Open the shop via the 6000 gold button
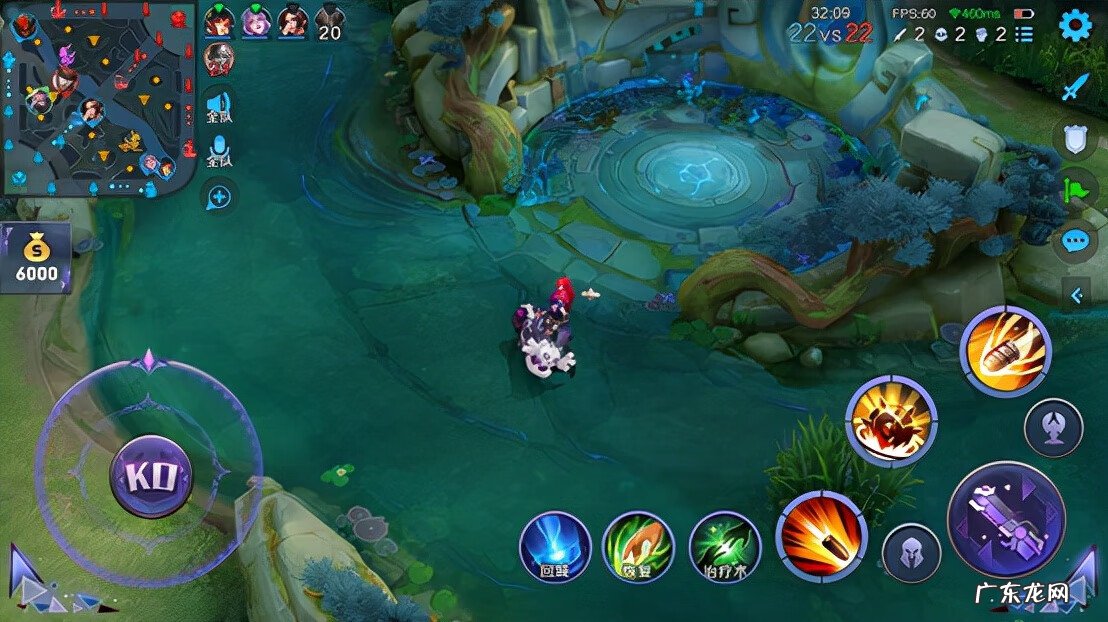The width and height of the screenshot is (1108, 622). point(35,258)
